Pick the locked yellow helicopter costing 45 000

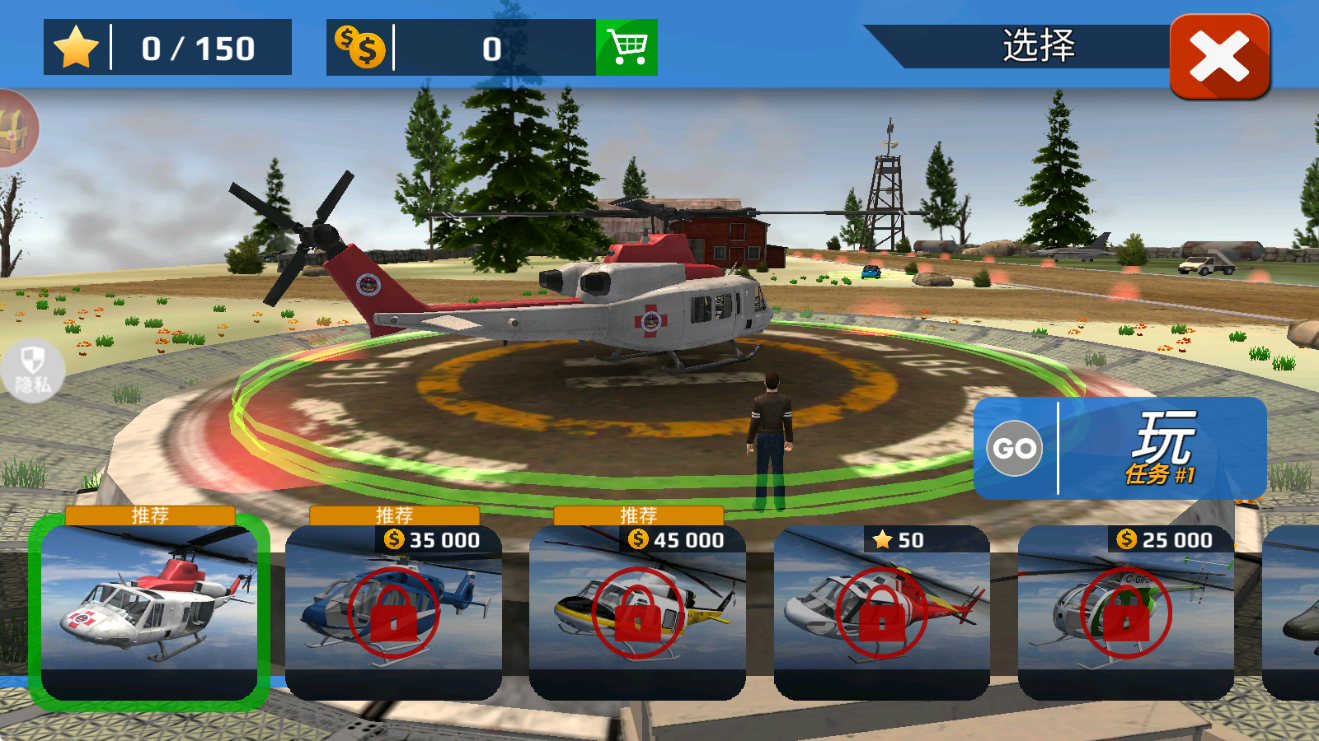click(637, 612)
